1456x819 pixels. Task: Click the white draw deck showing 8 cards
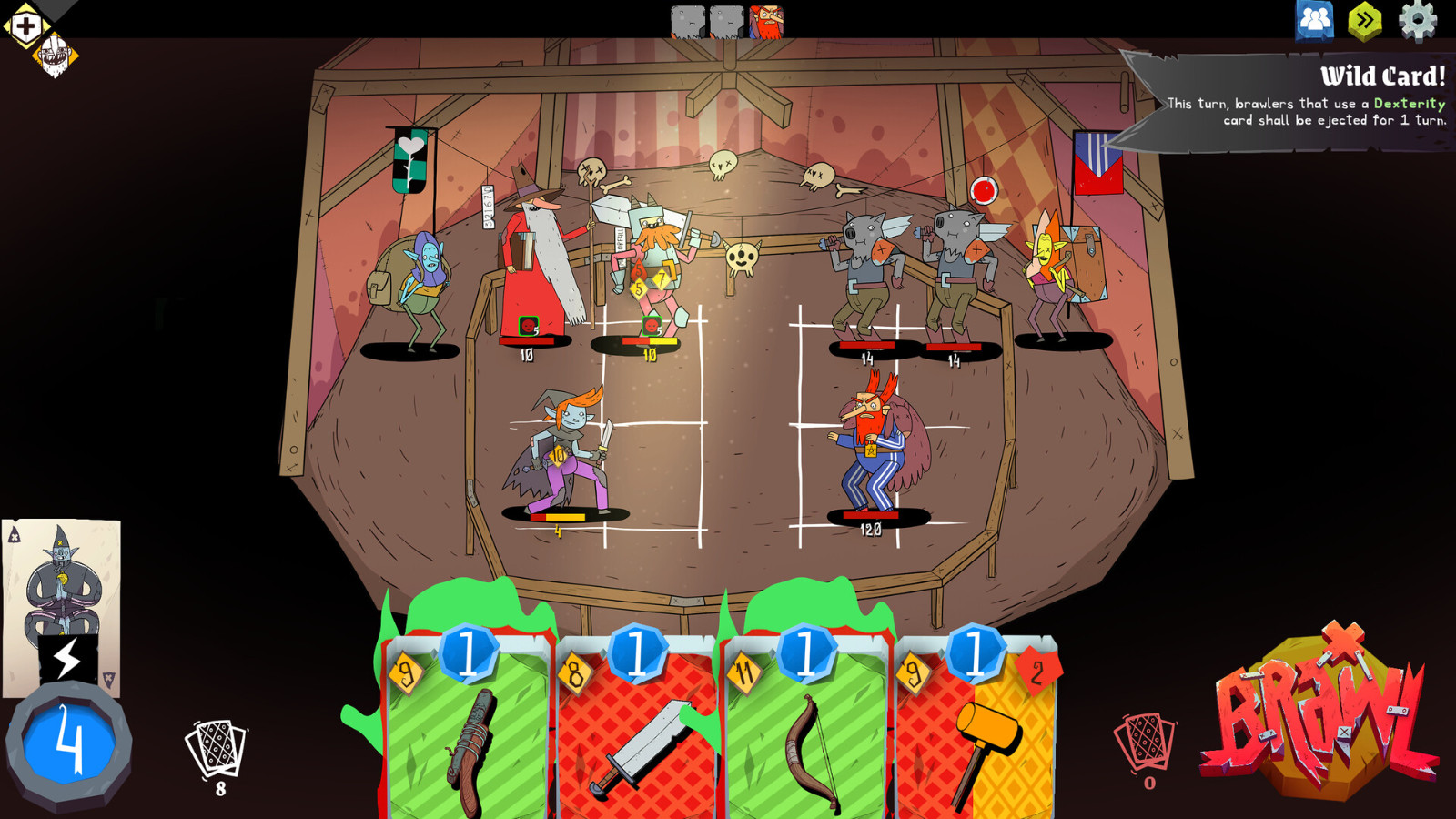point(216,746)
